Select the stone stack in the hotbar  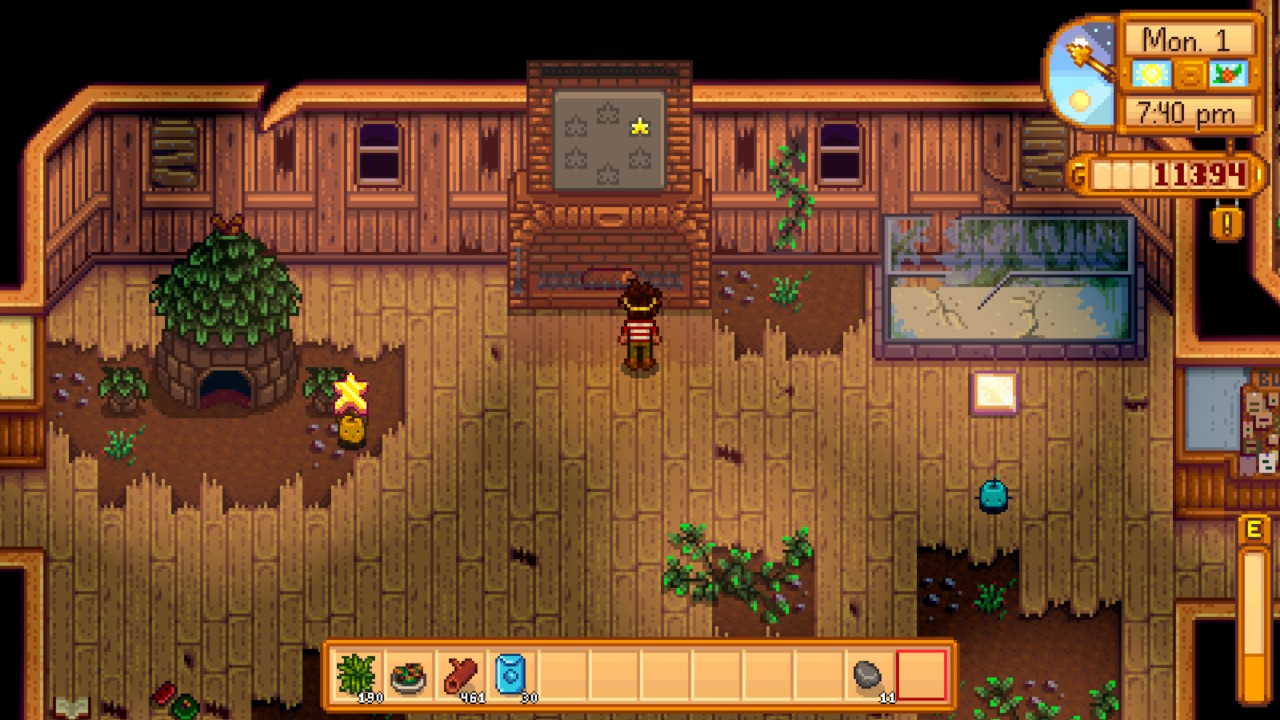[870, 675]
